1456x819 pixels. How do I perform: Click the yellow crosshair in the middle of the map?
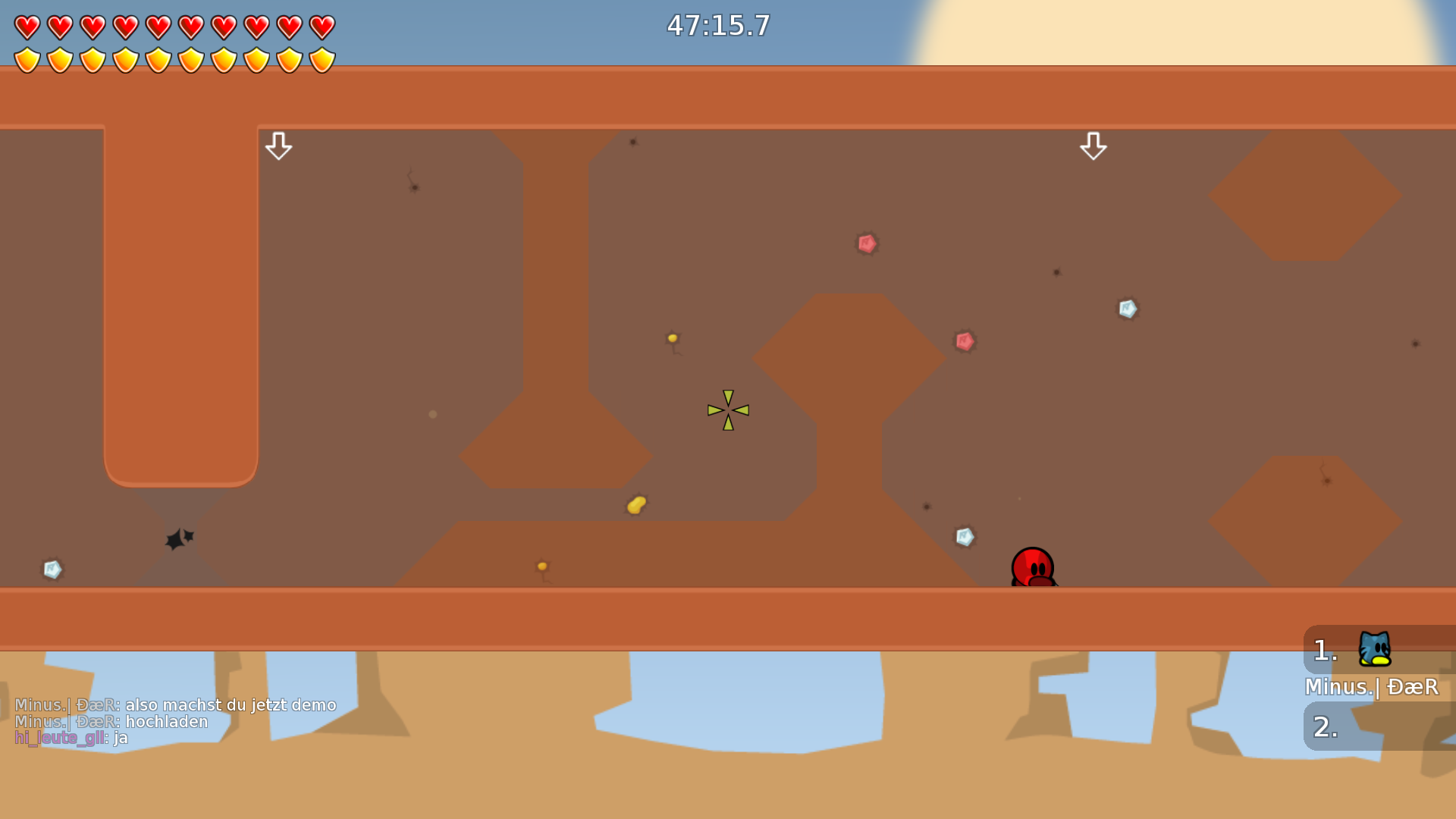click(x=728, y=409)
